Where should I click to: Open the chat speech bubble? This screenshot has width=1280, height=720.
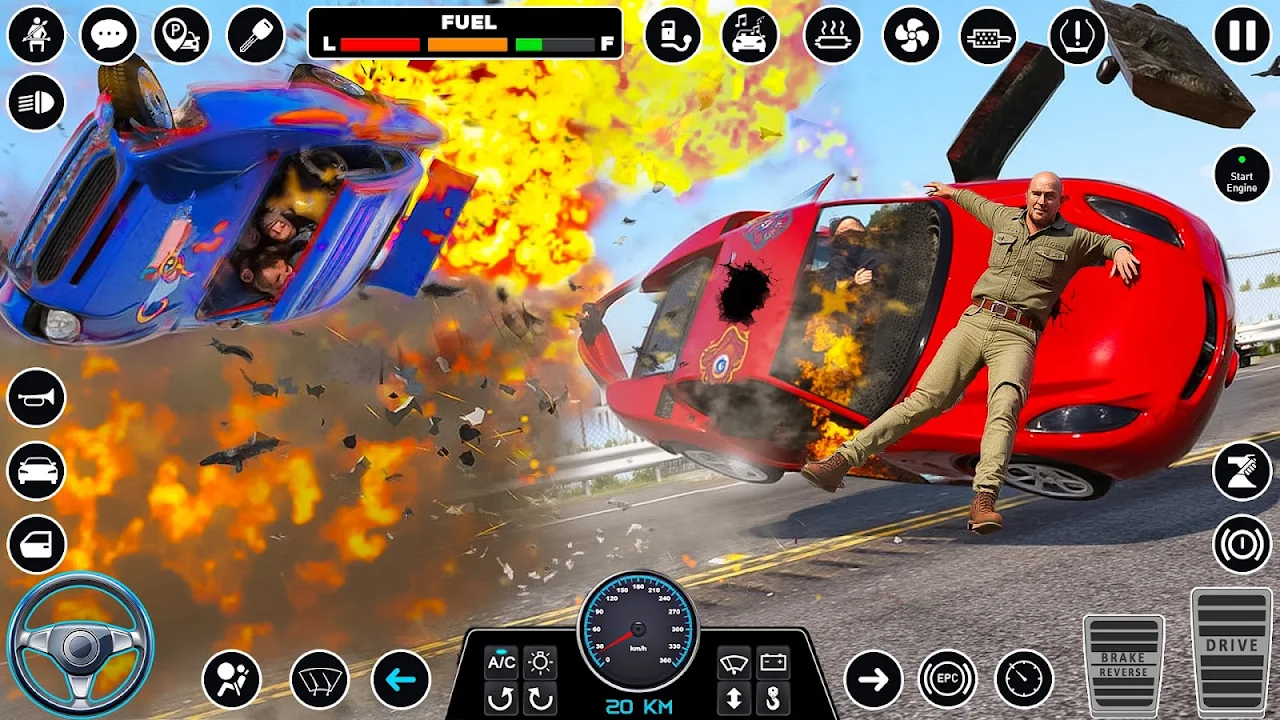[108, 35]
